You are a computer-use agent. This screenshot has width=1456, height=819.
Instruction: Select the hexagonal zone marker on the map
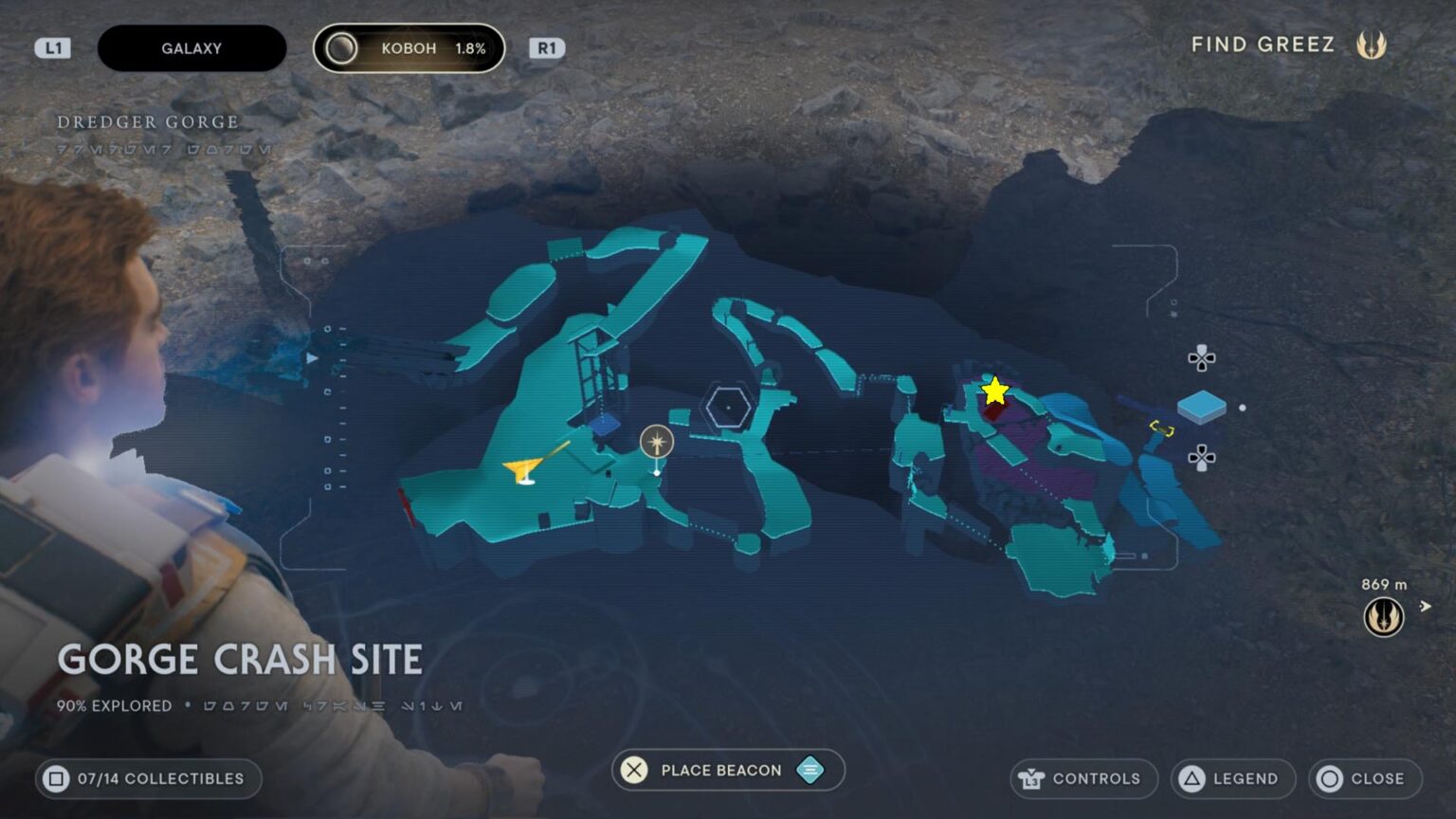[x=728, y=406]
